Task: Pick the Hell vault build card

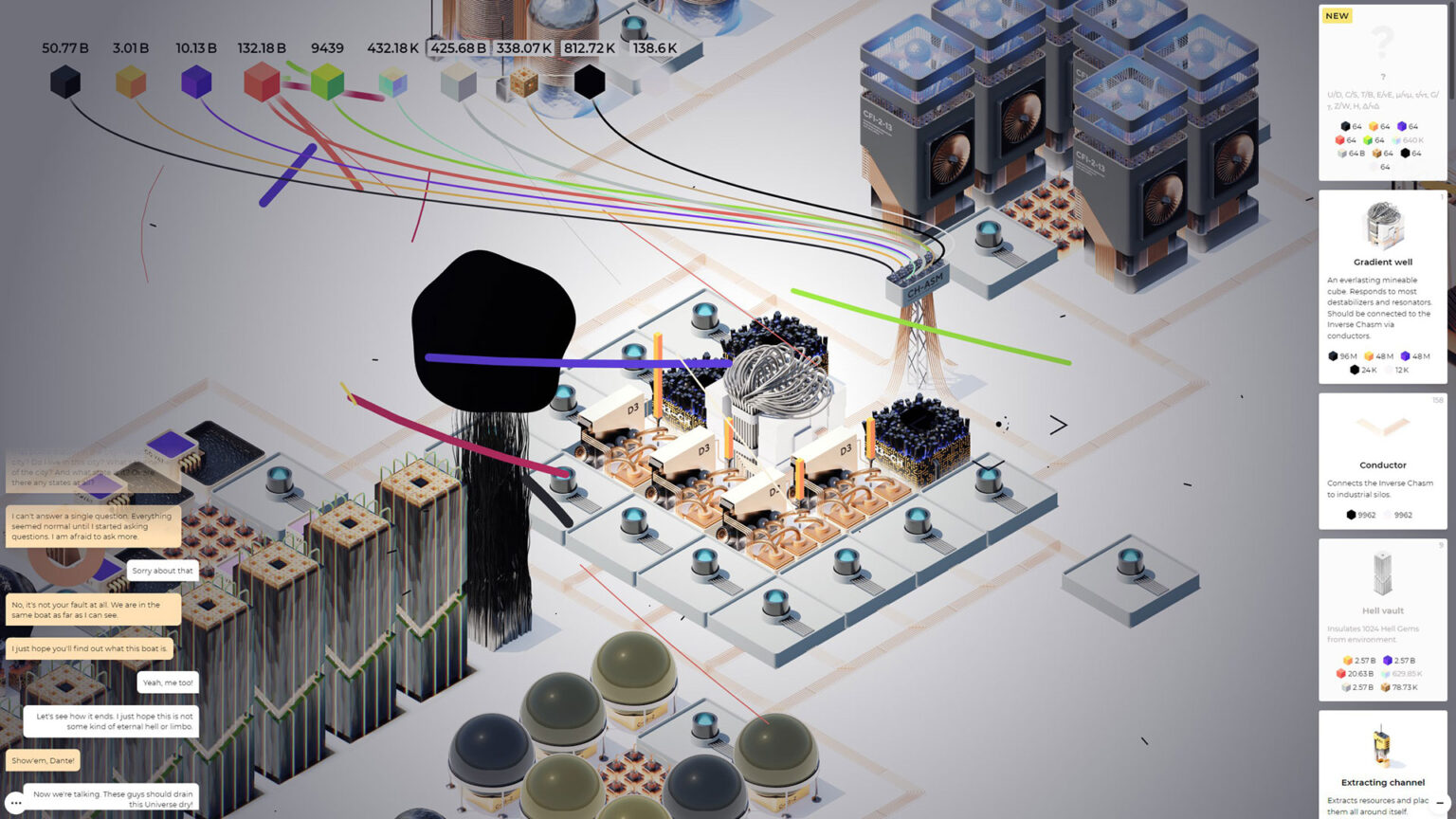Action: pyautogui.click(x=1382, y=620)
